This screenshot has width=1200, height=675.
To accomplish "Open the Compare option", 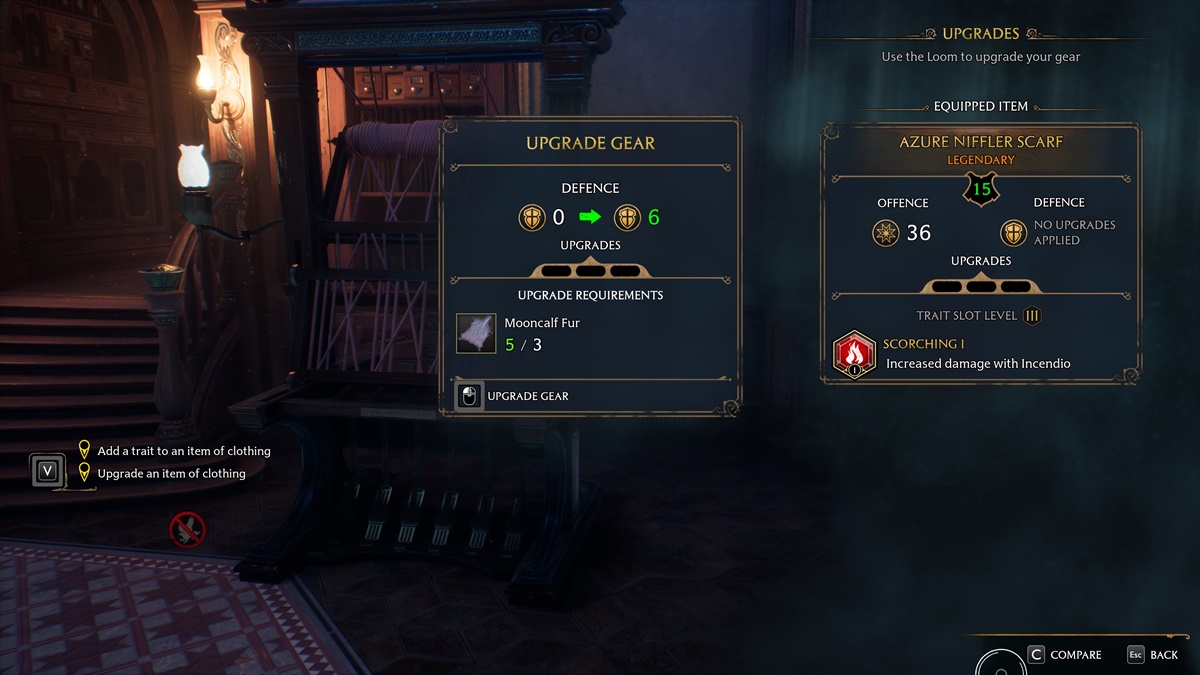I will 1065,655.
